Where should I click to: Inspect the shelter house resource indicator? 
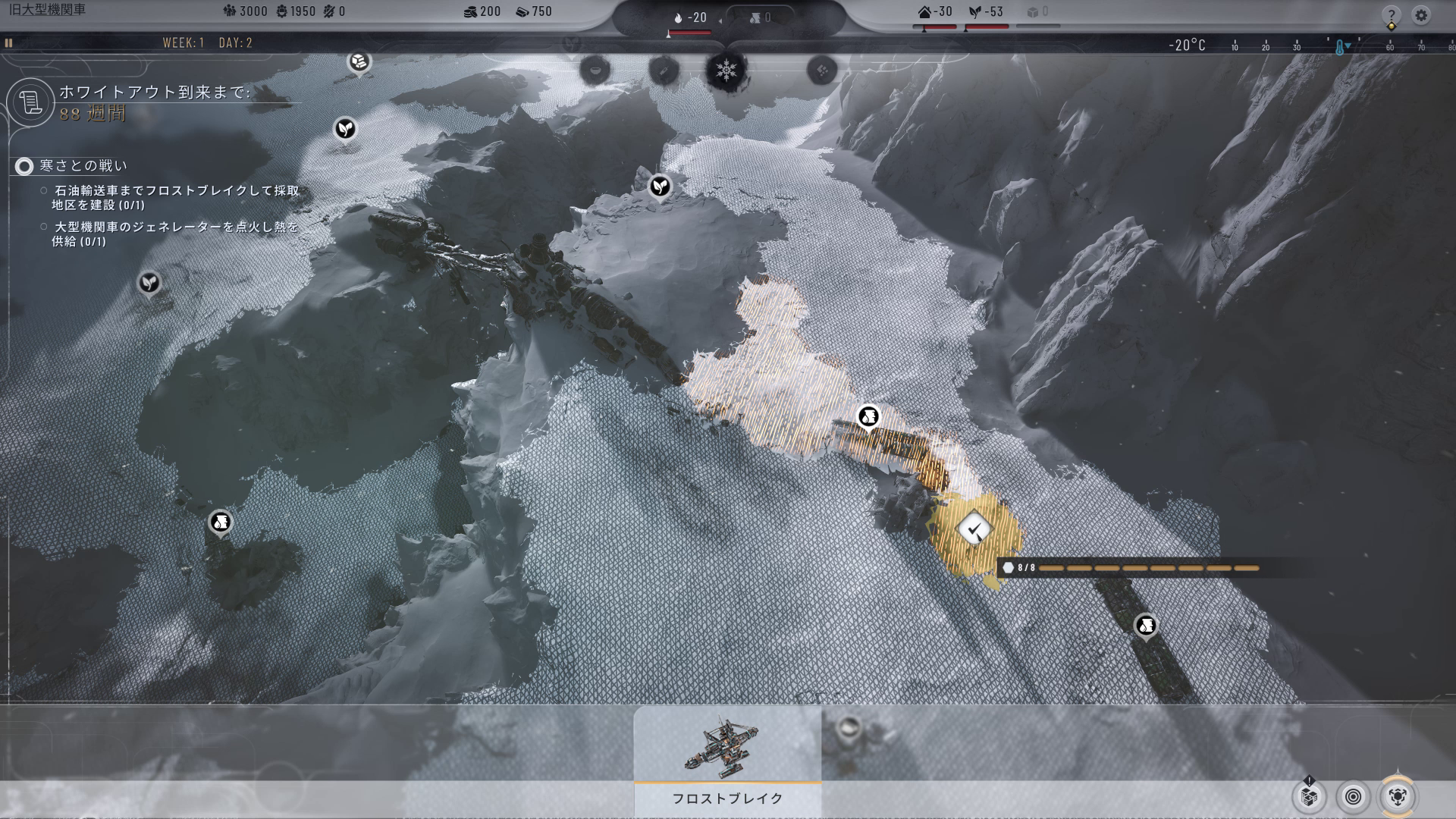(935, 12)
